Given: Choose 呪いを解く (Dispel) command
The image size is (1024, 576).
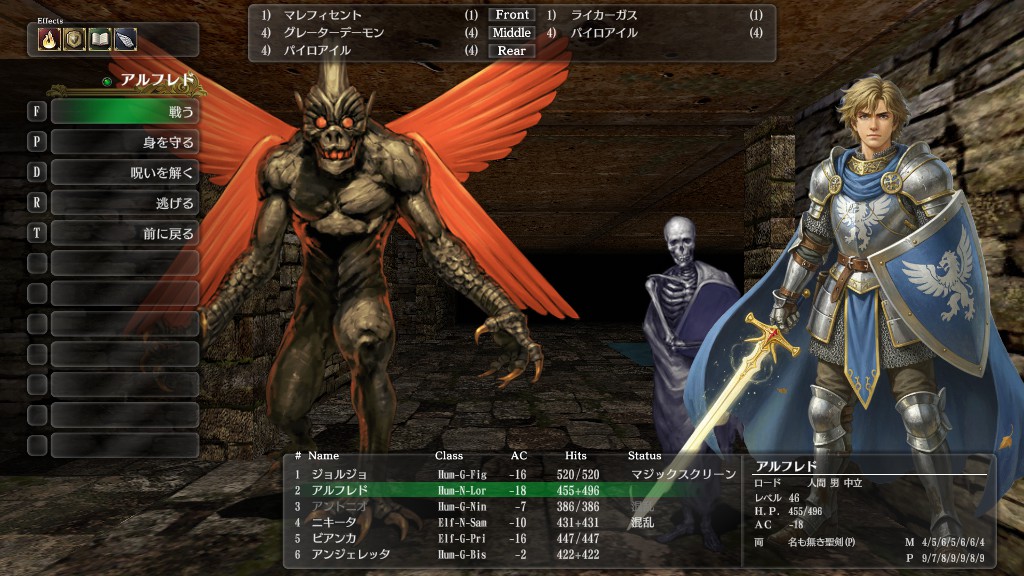Looking at the screenshot, I should [124, 172].
